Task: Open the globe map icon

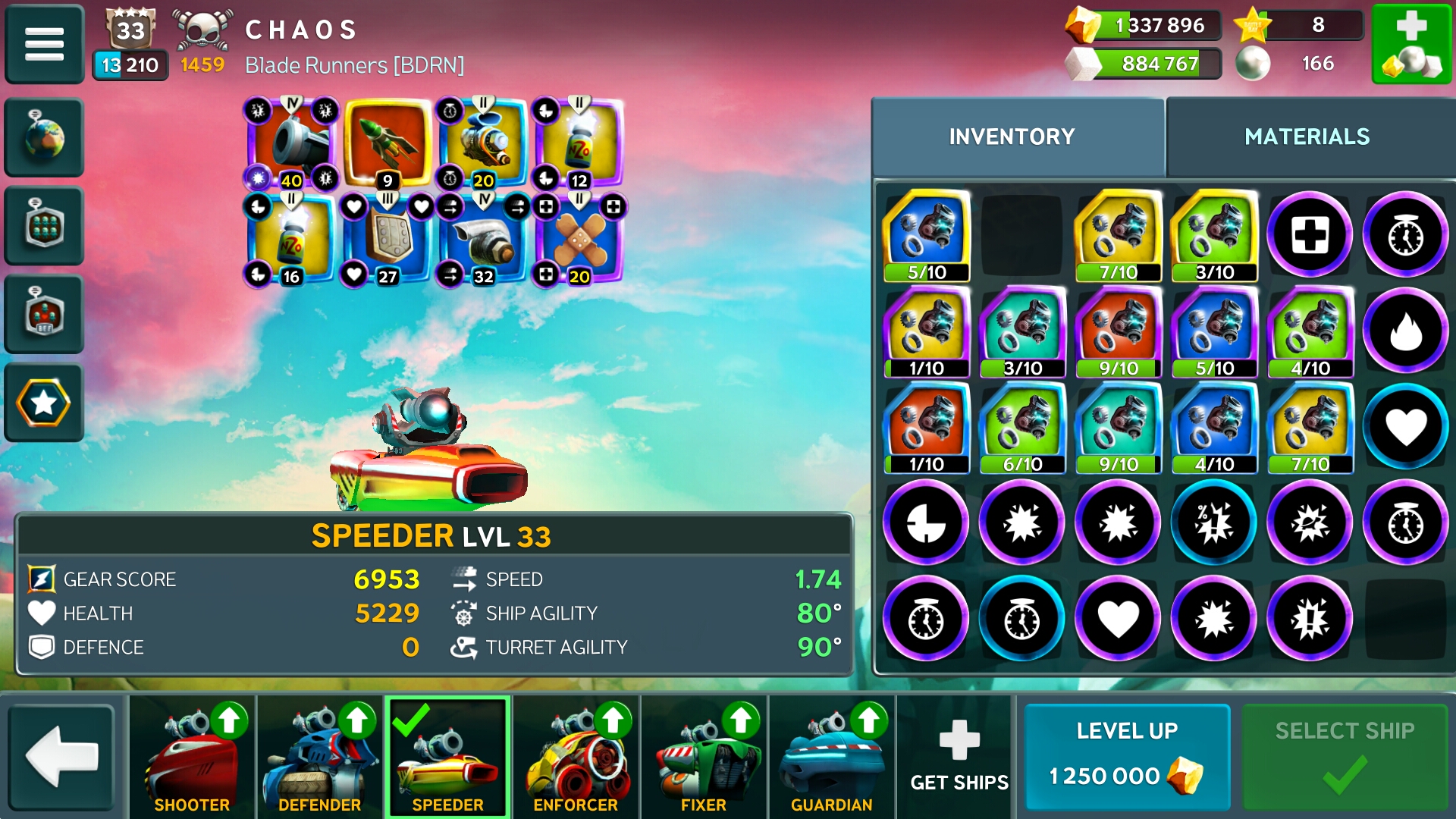Action: click(44, 137)
